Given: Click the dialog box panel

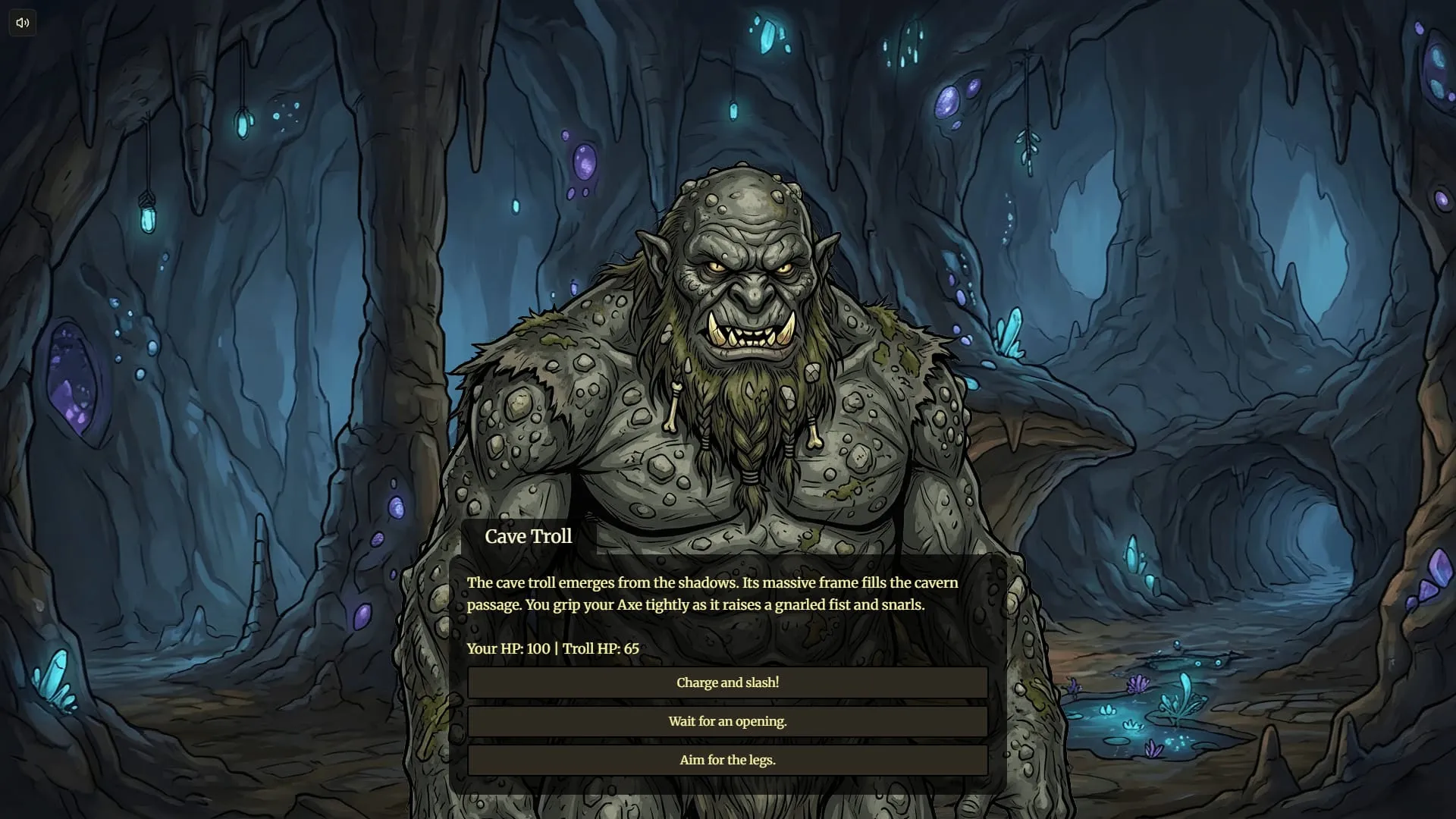Looking at the screenshot, I should point(728,622).
